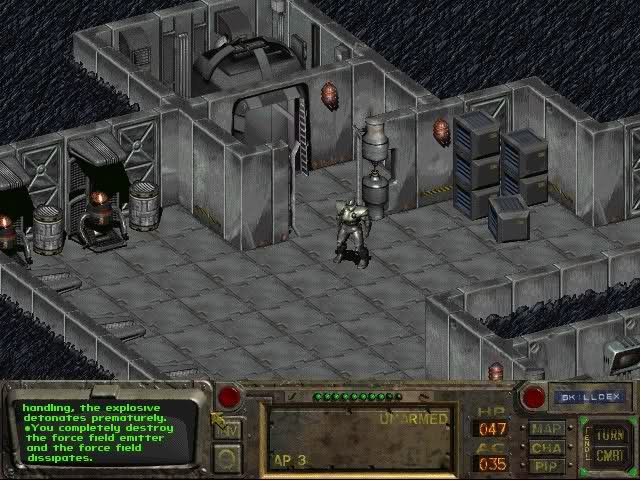This screenshot has width=641, height=481.
Task: Open the PIP-Boy with the PIP button
Action: (546, 464)
